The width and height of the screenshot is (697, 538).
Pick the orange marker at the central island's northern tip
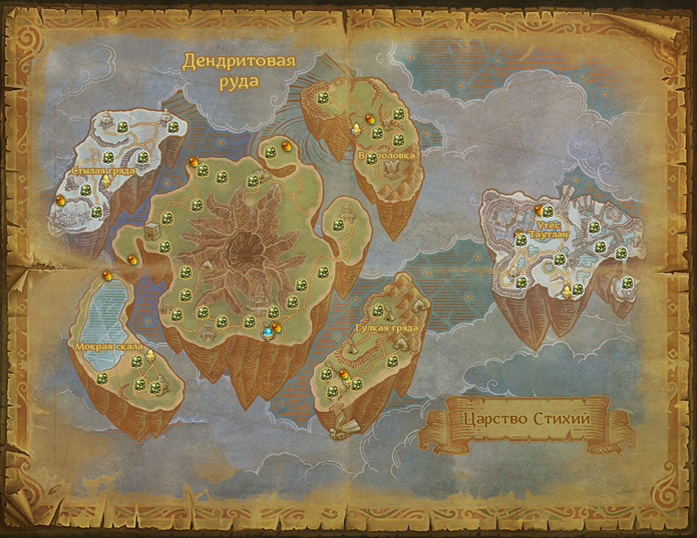pyautogui.click(x=287, y=146)
